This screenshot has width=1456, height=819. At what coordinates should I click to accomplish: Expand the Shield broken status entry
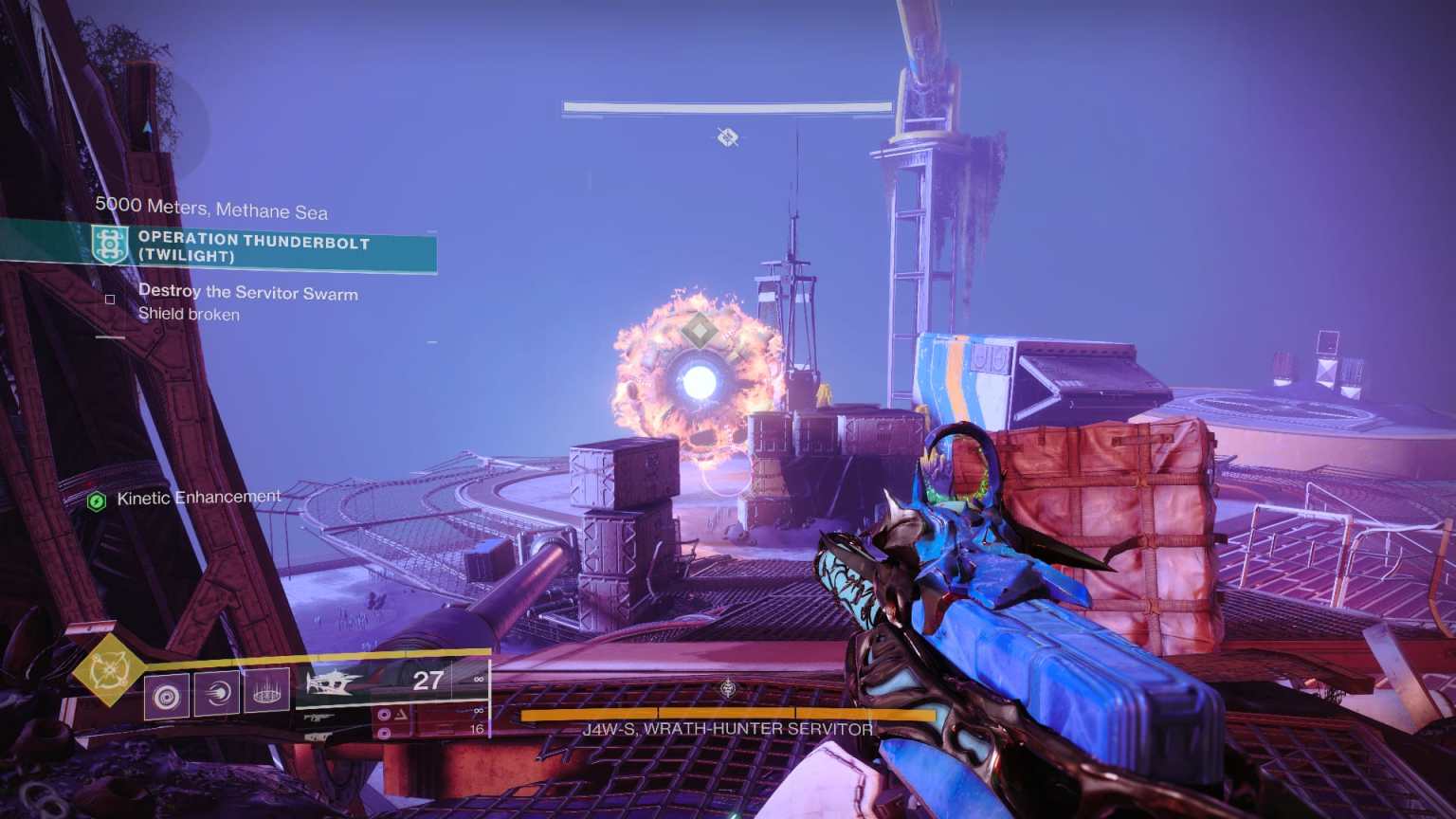(189, 314)
